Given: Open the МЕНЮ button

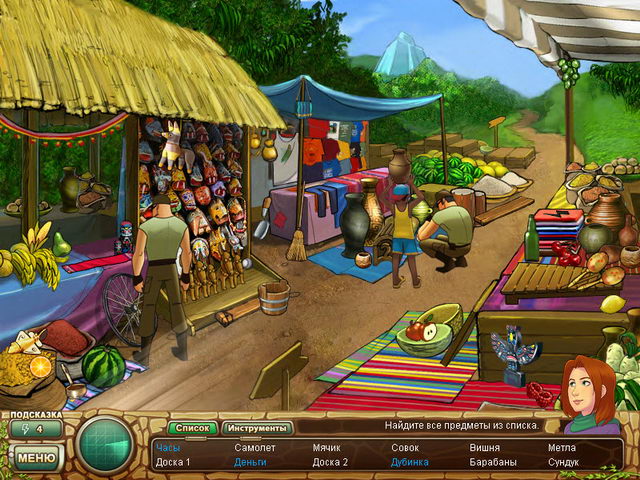Looking at the screenshot, I should click(36, 458).
